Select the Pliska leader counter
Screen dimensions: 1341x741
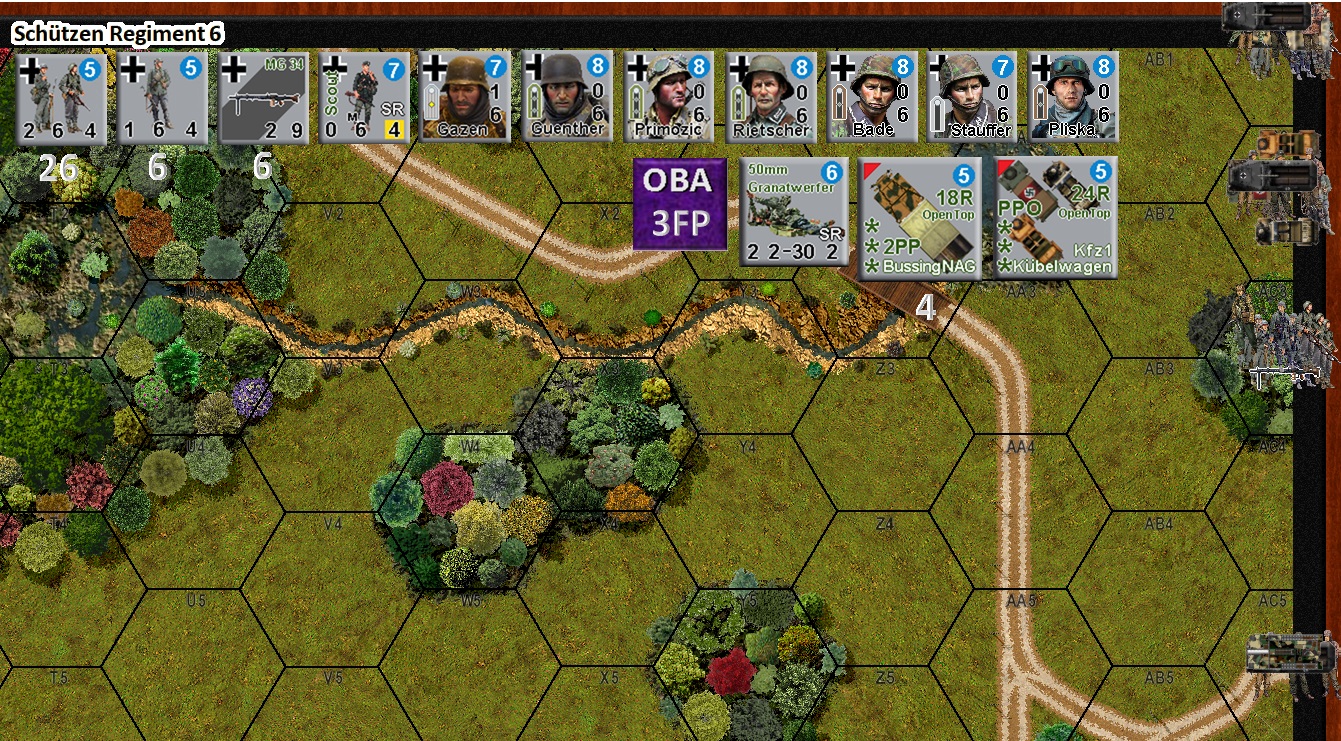pos(1073,95)
